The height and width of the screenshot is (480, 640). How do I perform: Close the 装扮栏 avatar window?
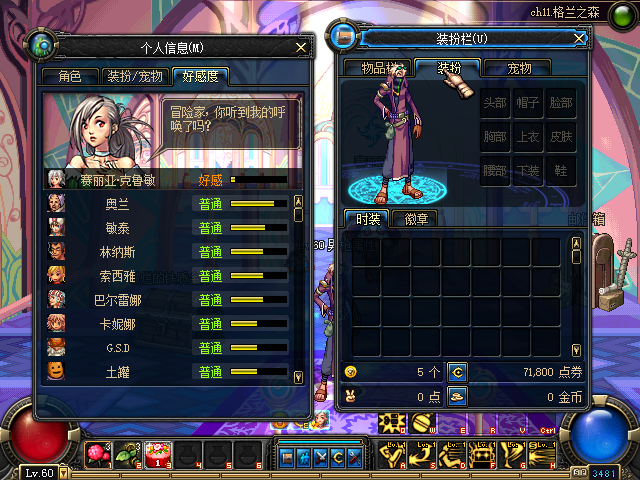point(579,38)
